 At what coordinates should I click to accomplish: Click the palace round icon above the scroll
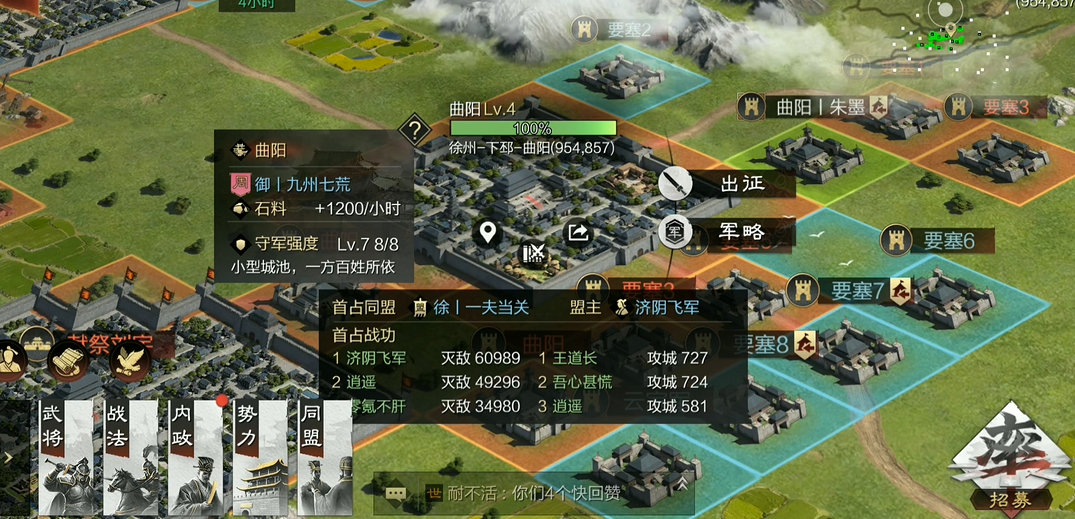point(38,343)
